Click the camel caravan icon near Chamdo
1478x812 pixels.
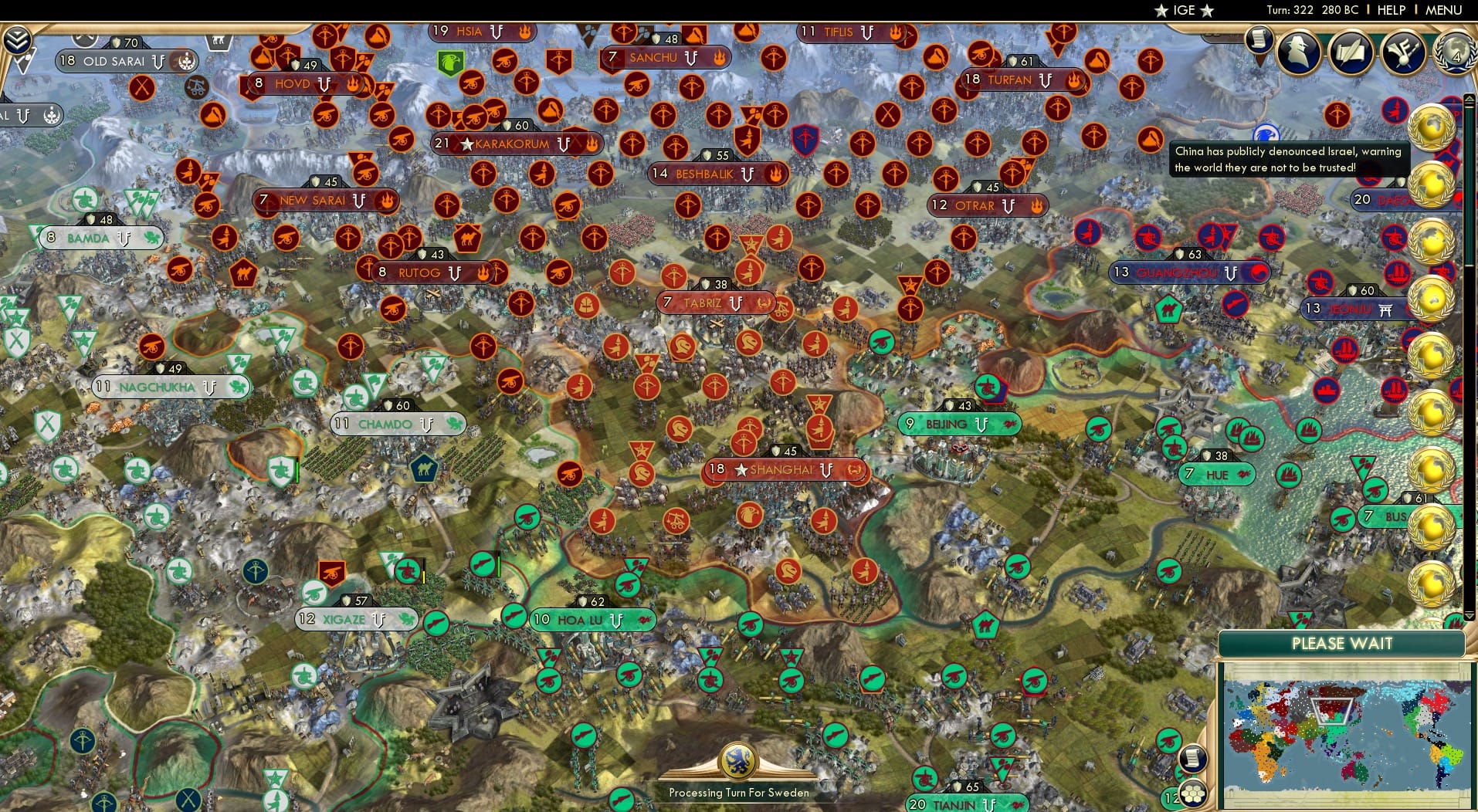pyautogui.click(x=425, y=467)
